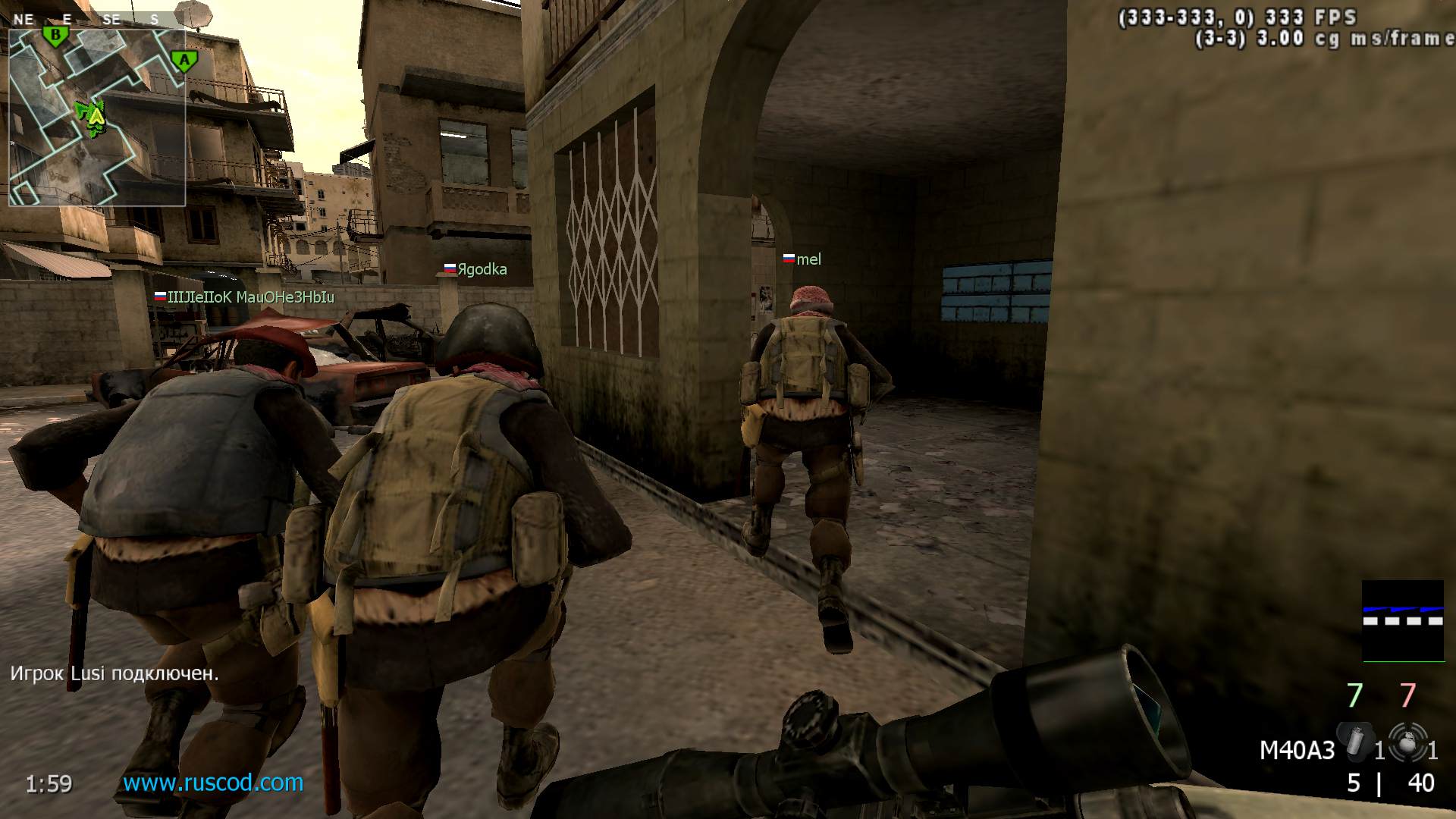Click the www.ruscod.com link
1456x819 pixels.
213,783
